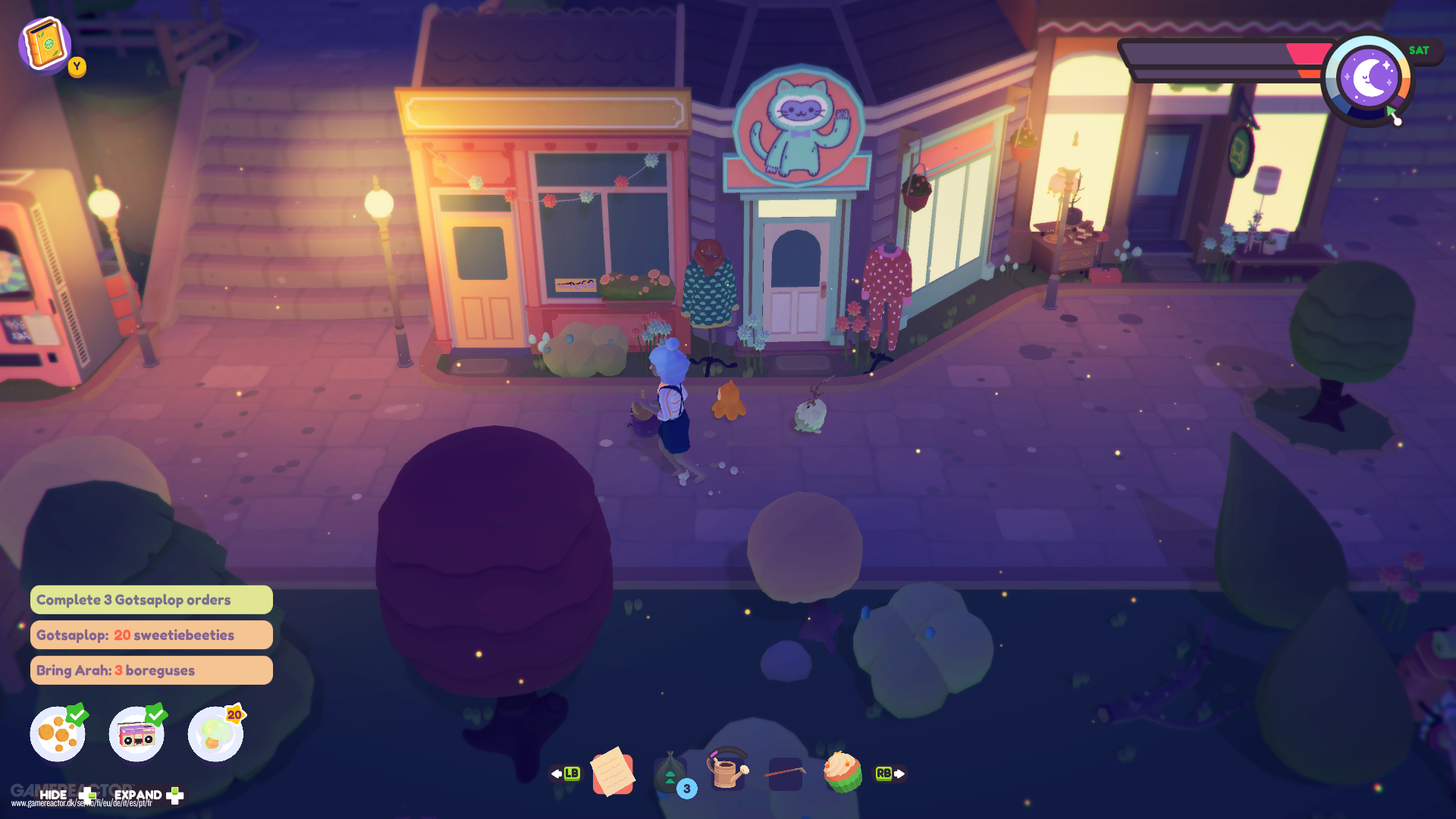1456x819 pixels.
Task: Open the journal with the Y prompt icon
Action: tap(45, 45)
